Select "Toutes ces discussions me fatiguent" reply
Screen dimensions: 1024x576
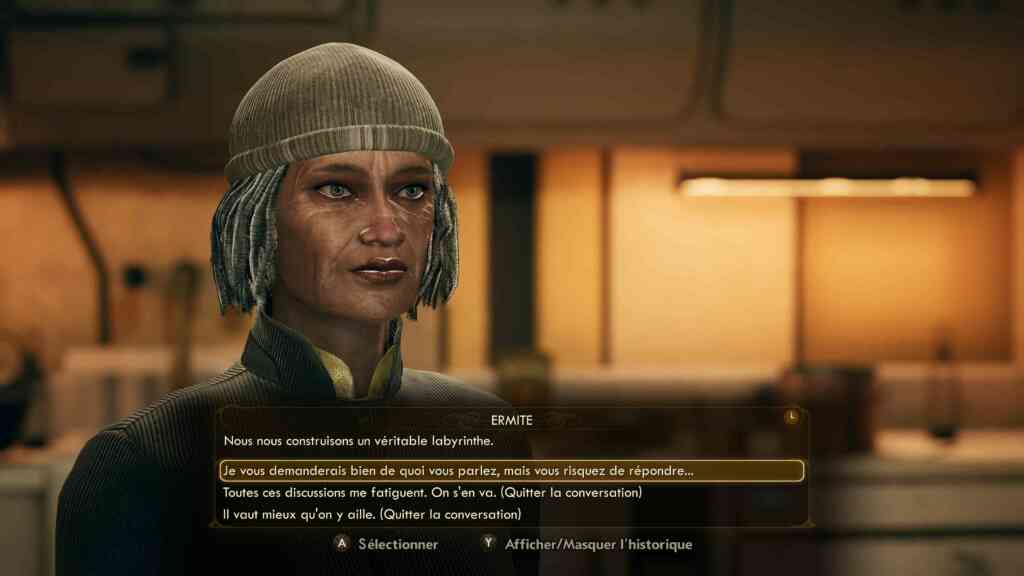pos(432,493)
